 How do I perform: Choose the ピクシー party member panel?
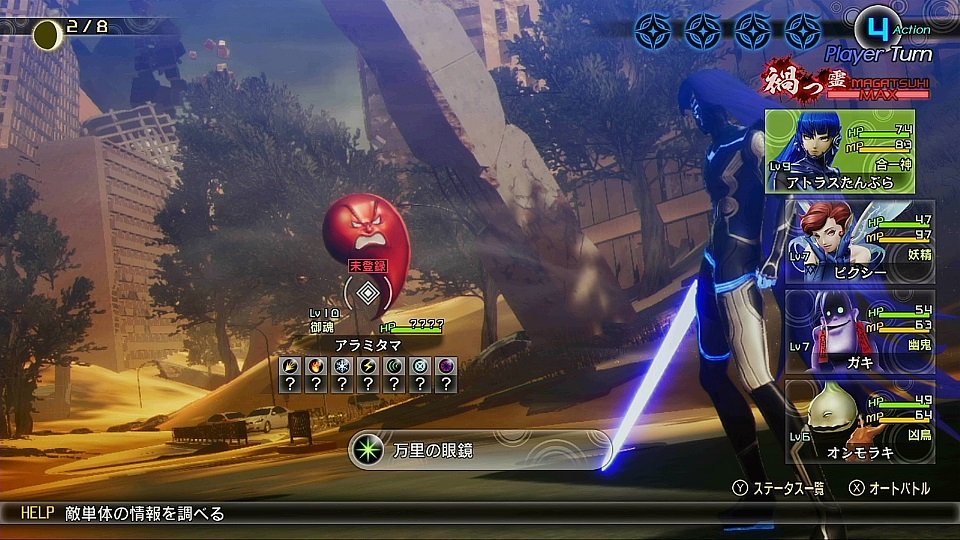click(846, 243)
